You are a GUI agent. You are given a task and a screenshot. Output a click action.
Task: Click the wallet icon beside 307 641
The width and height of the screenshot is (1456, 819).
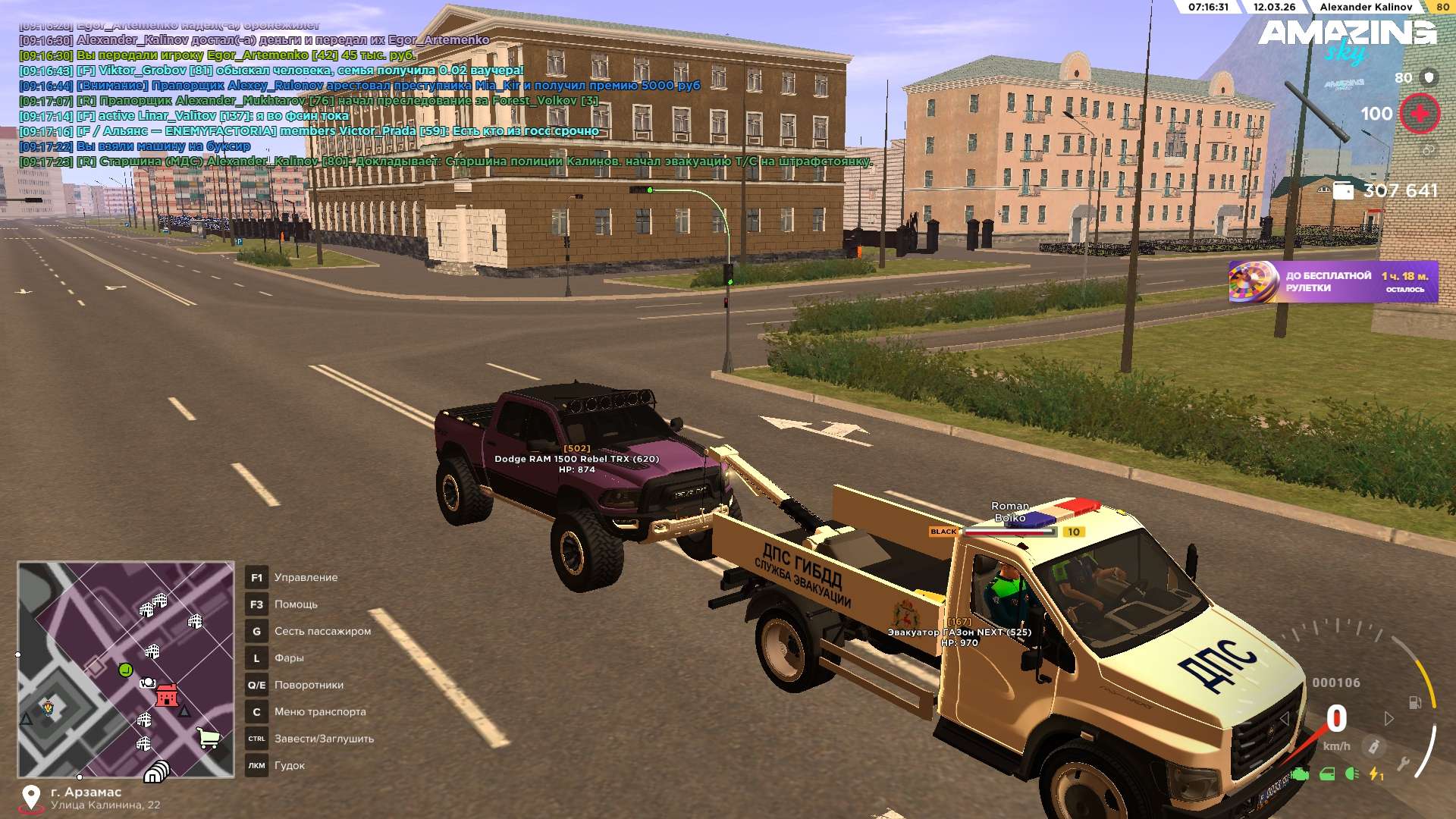point(1343,190)
